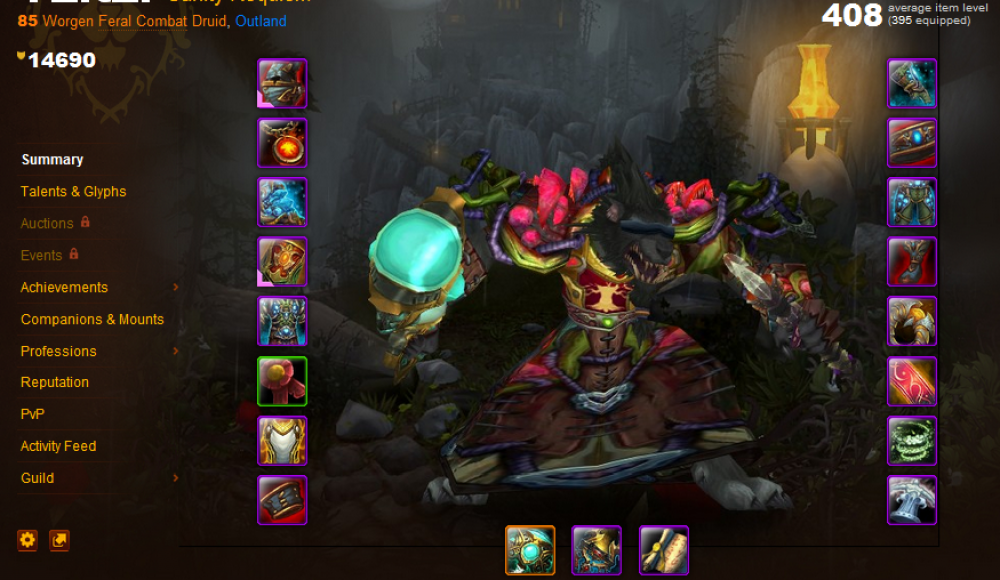The width and height of the screenshot is (1000, 580).
Task: Open the Professions section
Action: pyautogui.click(x=59, y=351)
